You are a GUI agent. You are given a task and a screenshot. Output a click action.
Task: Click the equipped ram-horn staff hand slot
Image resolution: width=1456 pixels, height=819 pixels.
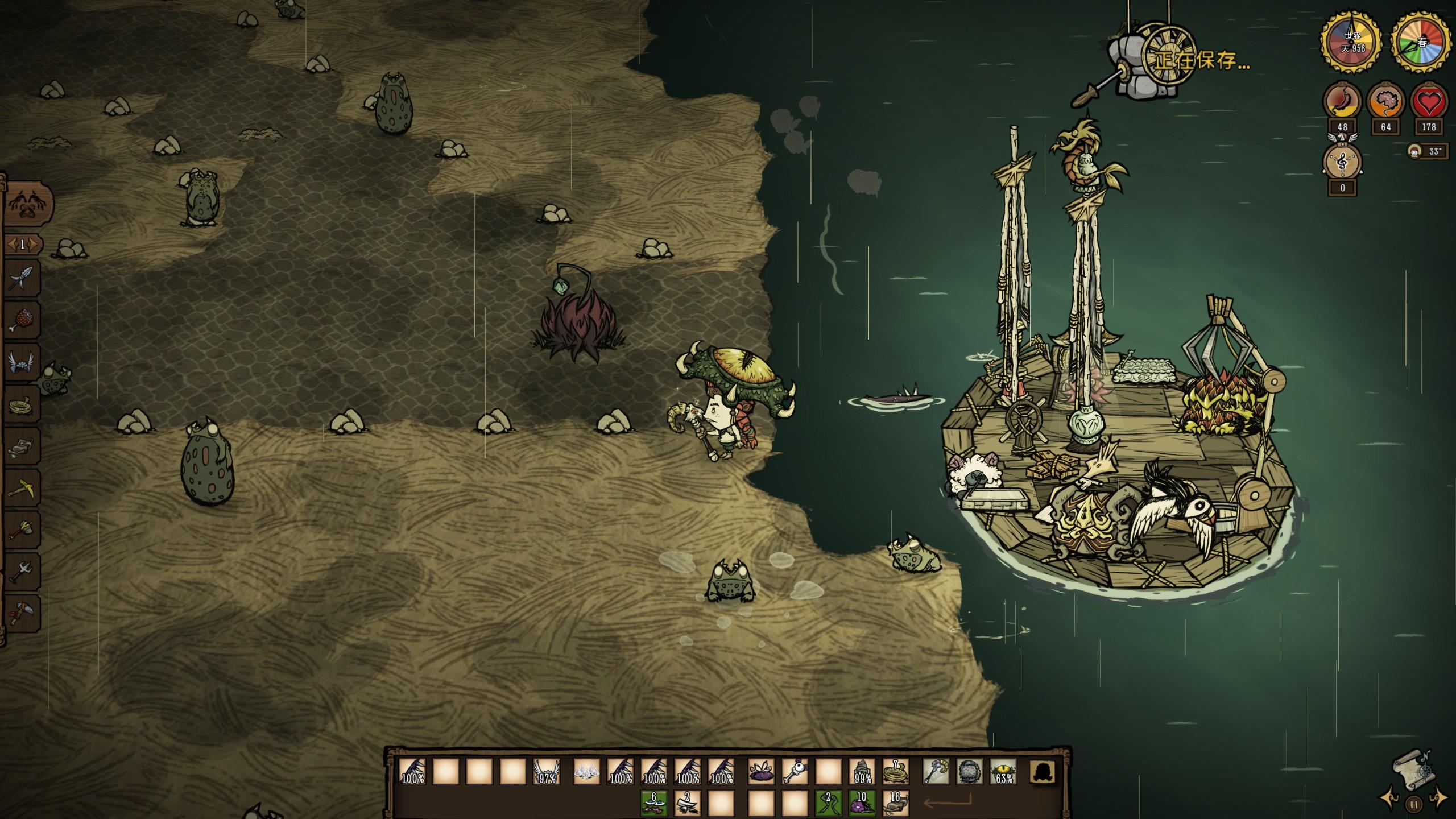936,772
